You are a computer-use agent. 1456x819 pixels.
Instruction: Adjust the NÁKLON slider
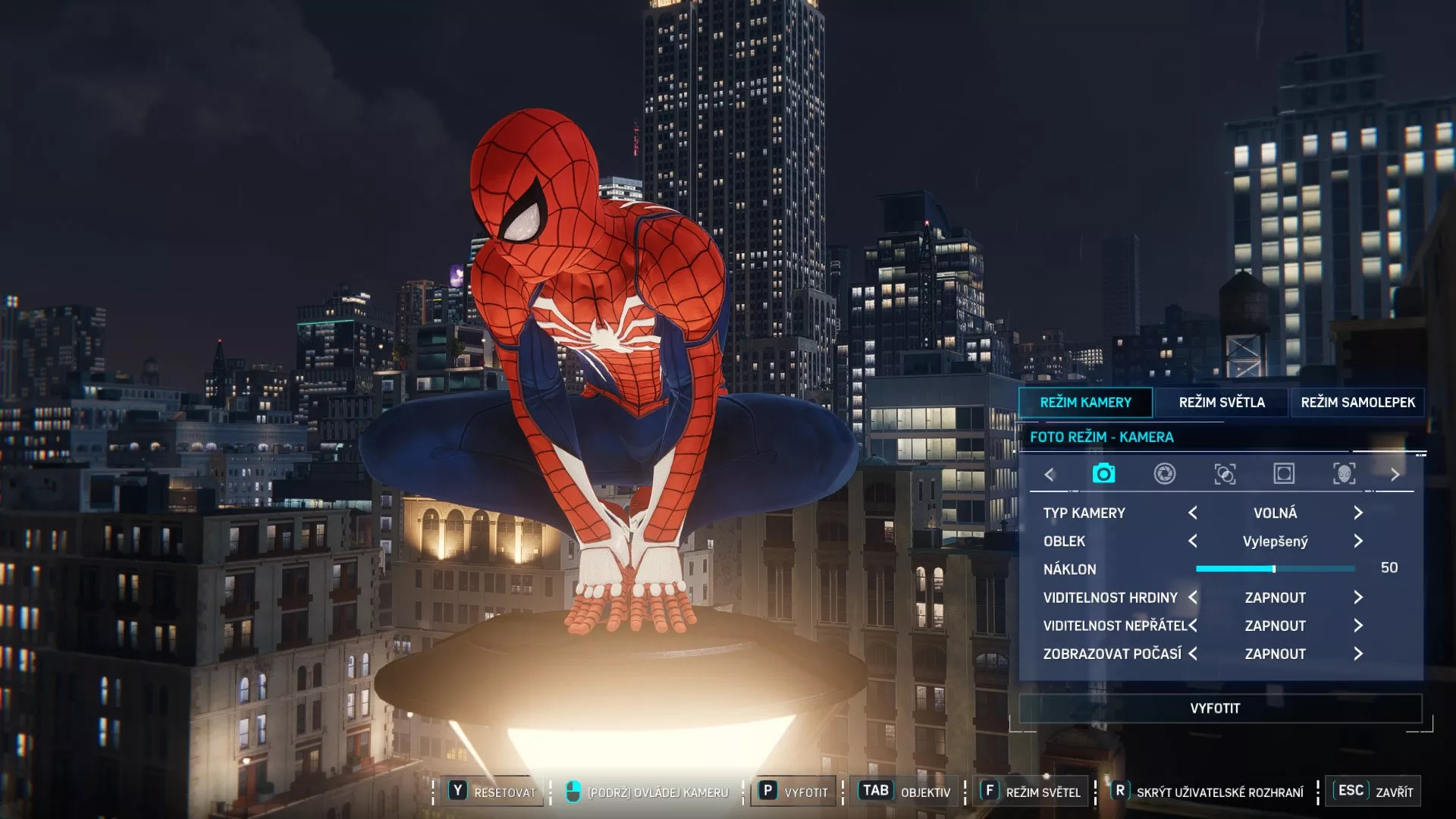tap(1276, 567)
